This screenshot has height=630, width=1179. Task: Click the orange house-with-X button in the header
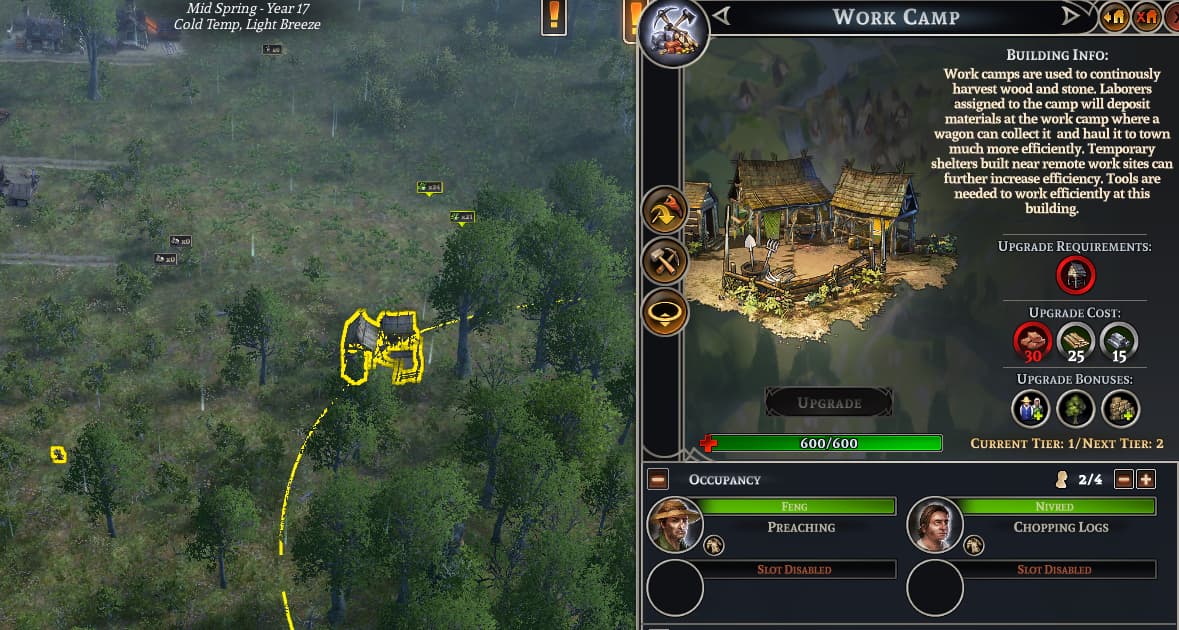[1147, 16]
